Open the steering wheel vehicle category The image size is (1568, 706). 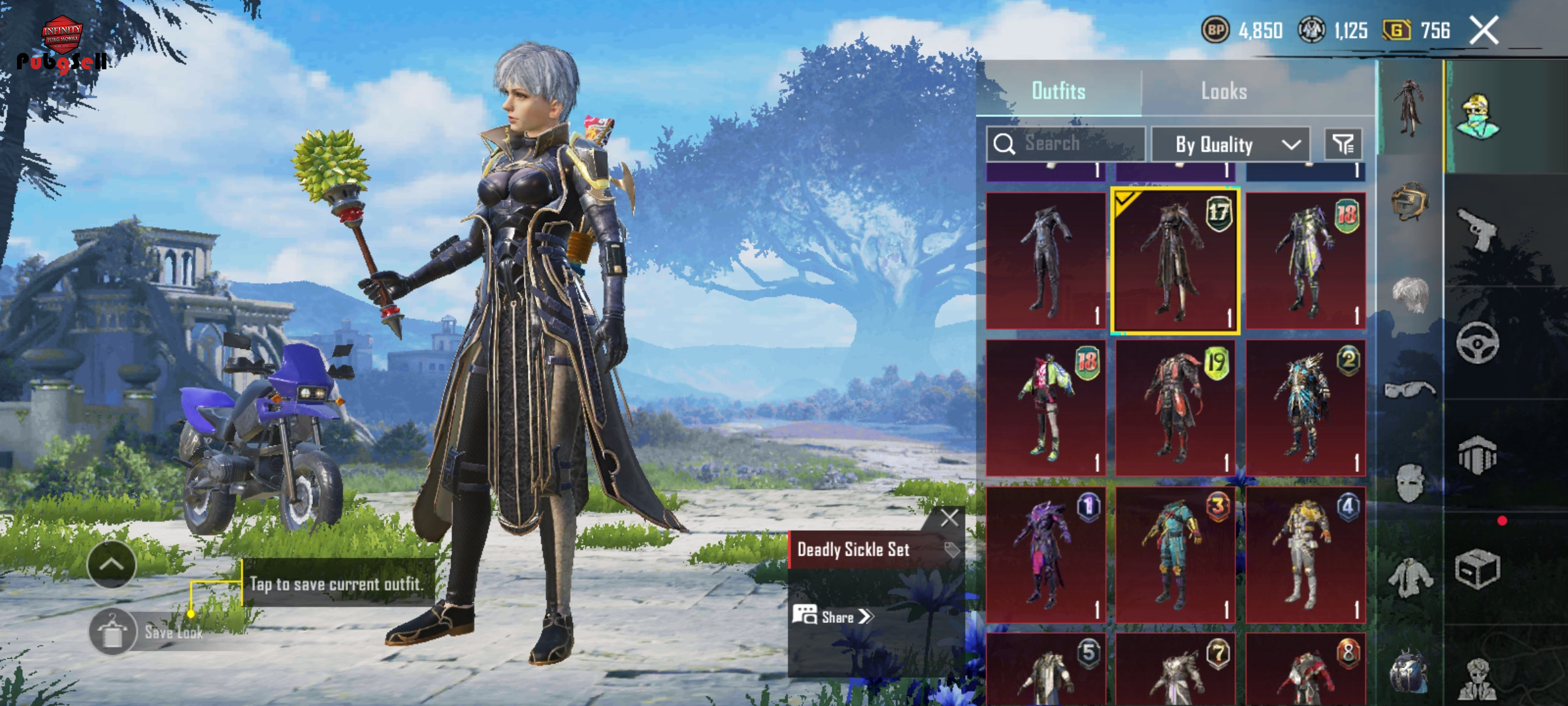(x=1477, y=343)
